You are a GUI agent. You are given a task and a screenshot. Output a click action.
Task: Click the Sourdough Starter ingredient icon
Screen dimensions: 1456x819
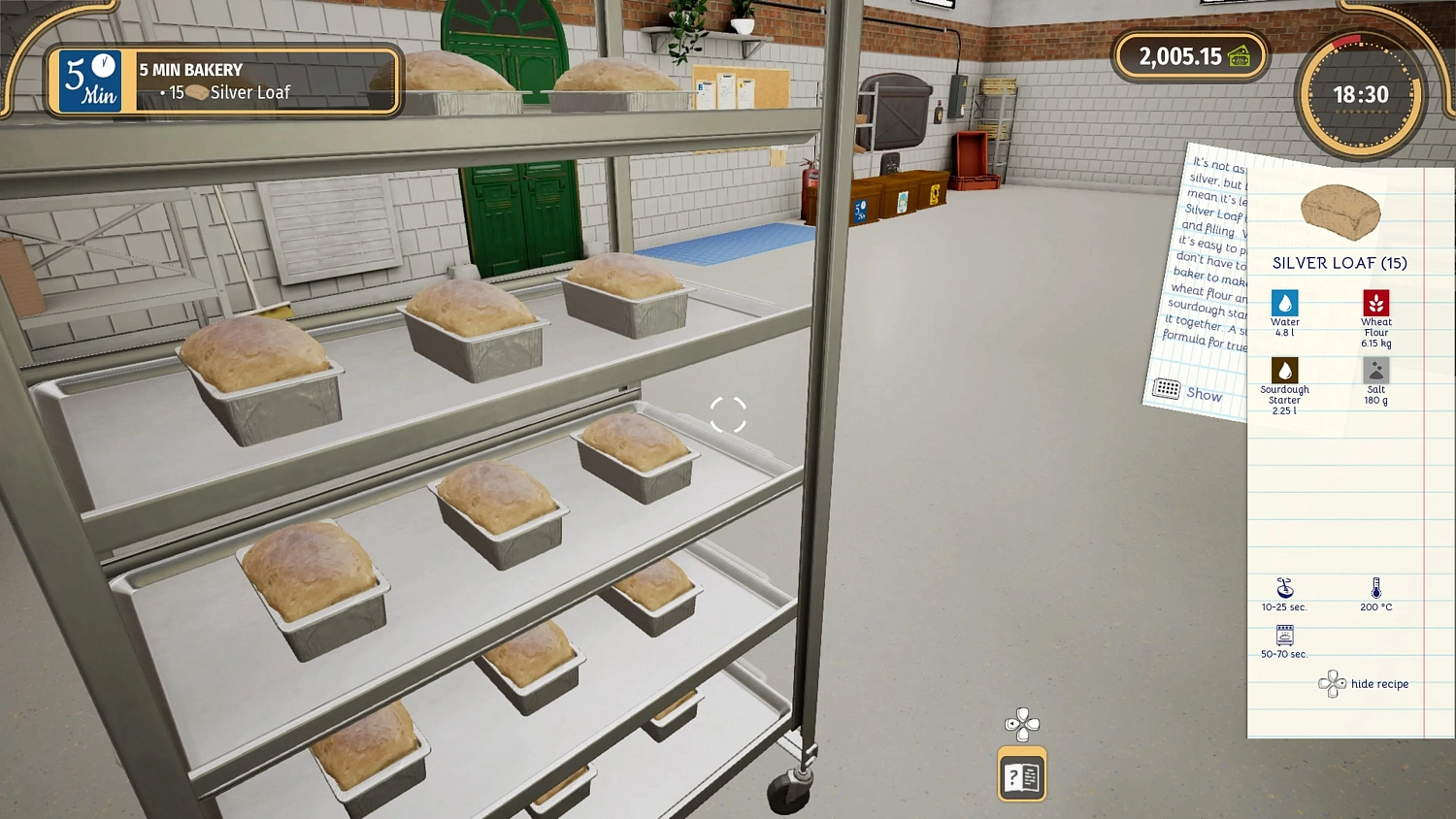[1284, 372]
